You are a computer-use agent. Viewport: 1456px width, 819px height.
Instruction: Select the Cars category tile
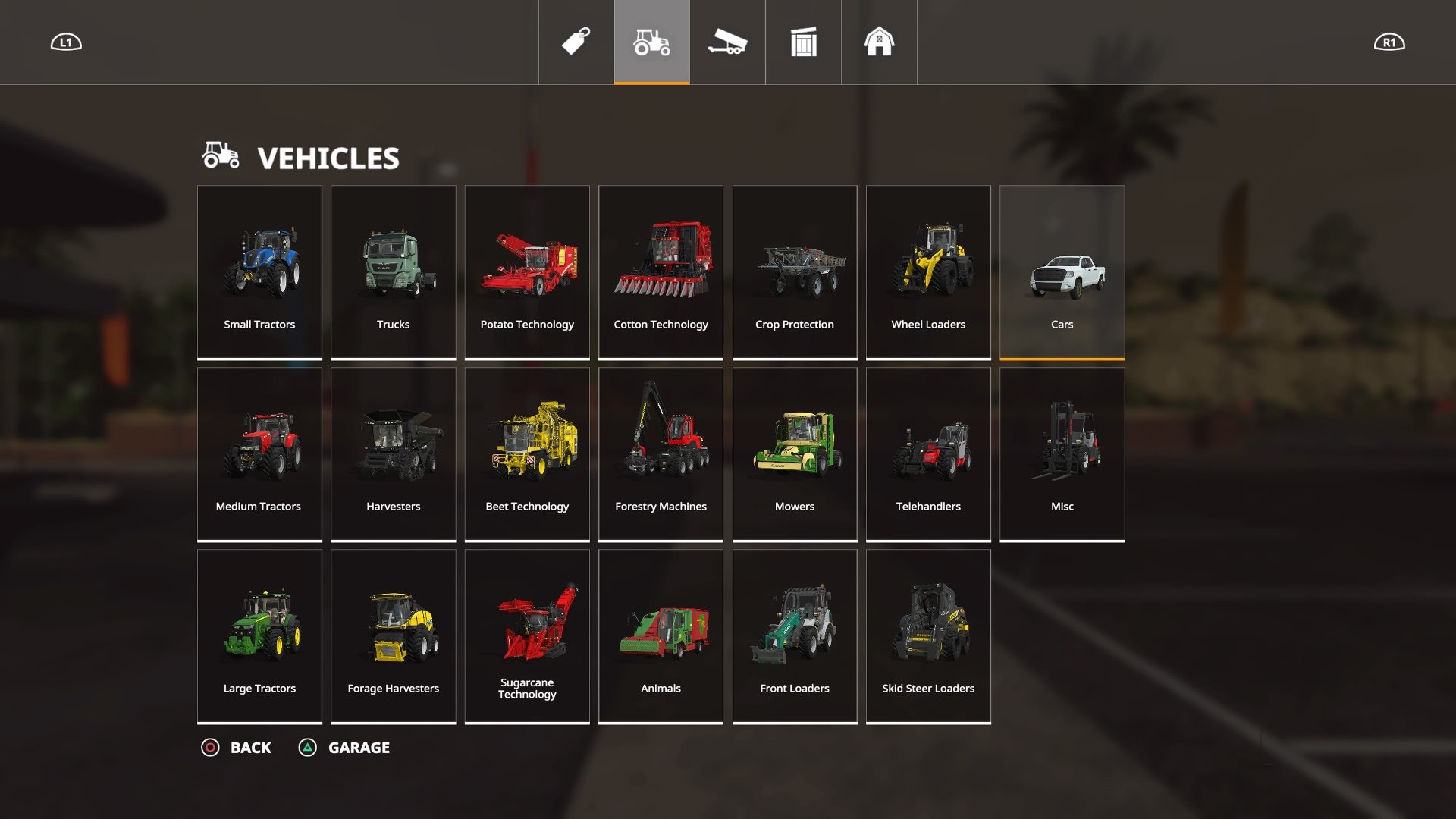(1062, 271)
